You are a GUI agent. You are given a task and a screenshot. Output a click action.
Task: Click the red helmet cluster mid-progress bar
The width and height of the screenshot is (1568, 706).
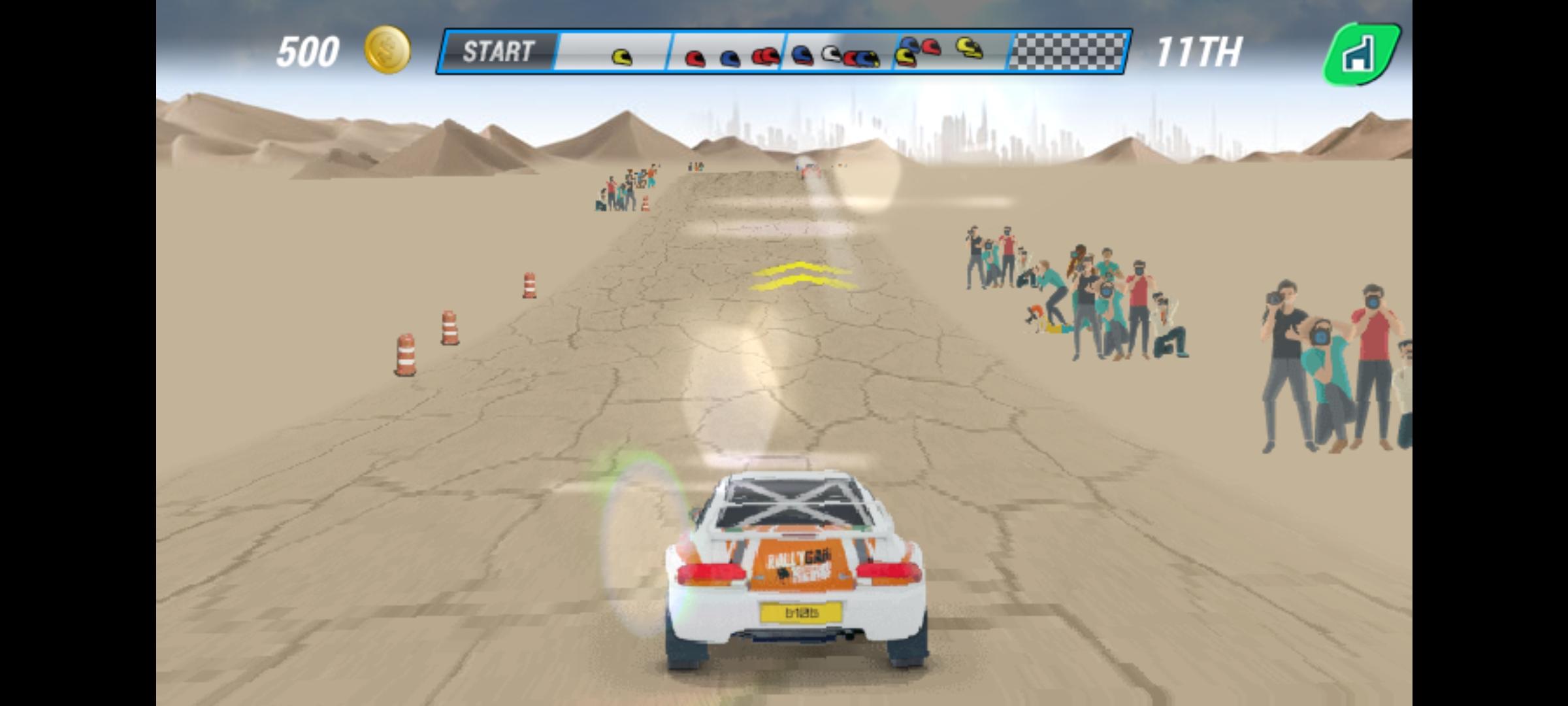767,57
